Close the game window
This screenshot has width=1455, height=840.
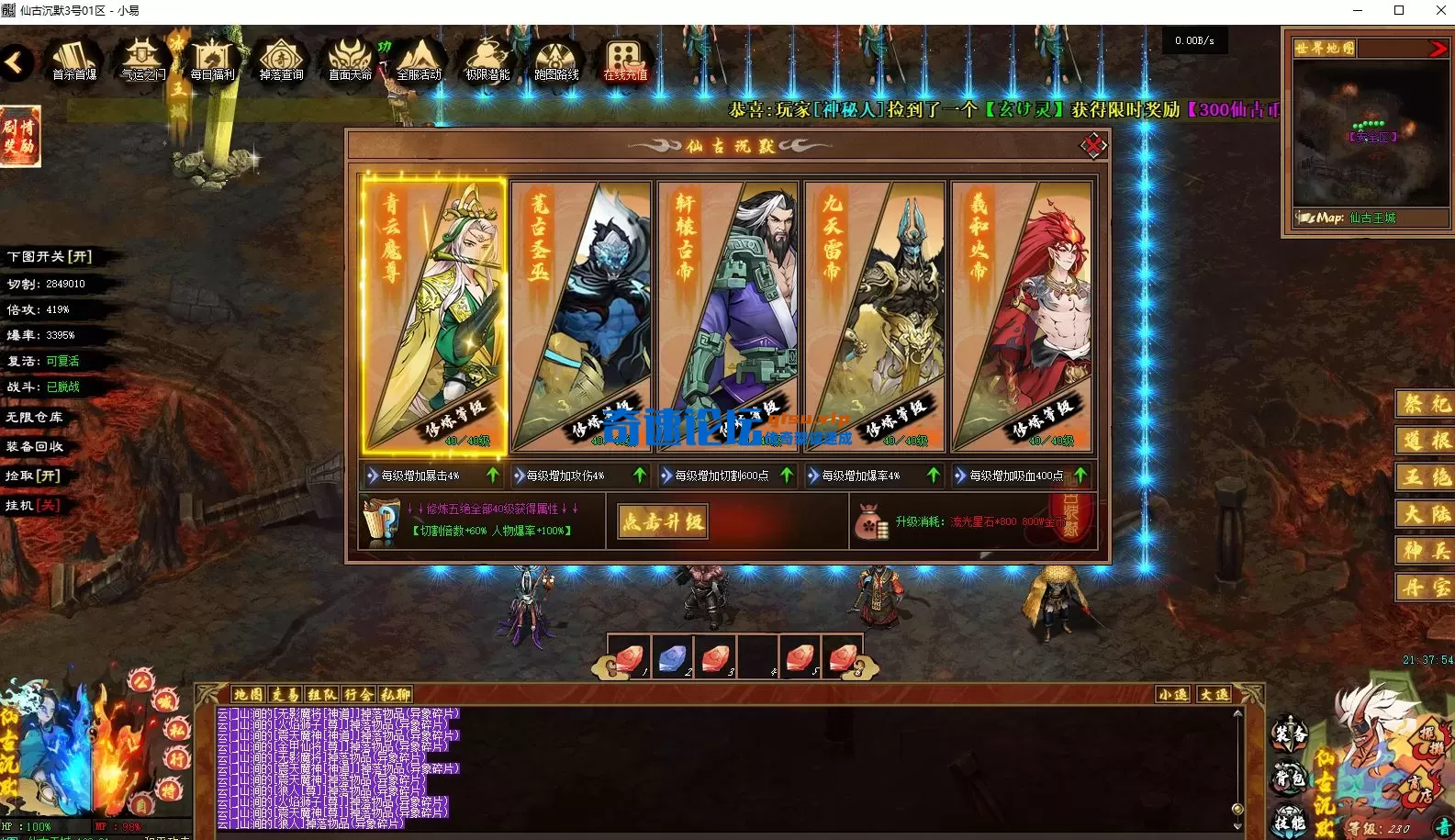tap(1440, 11)
